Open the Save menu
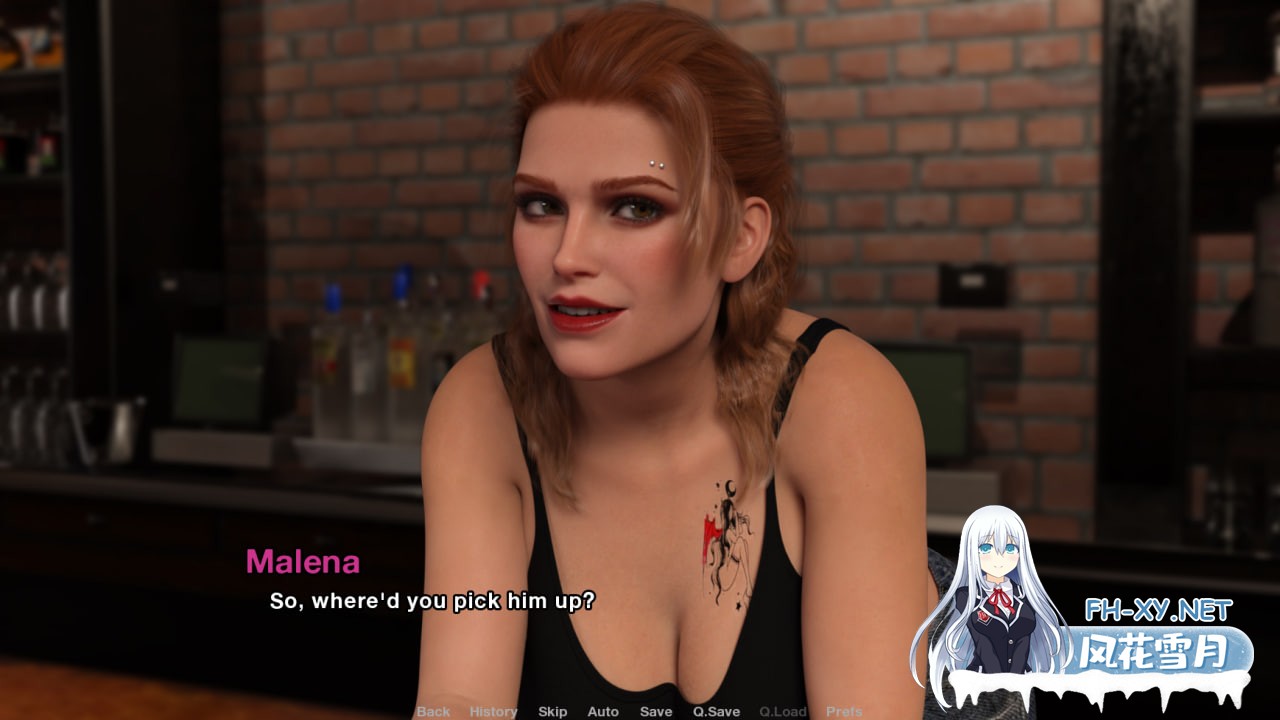 pyautogui.click(x=656, y=711)
